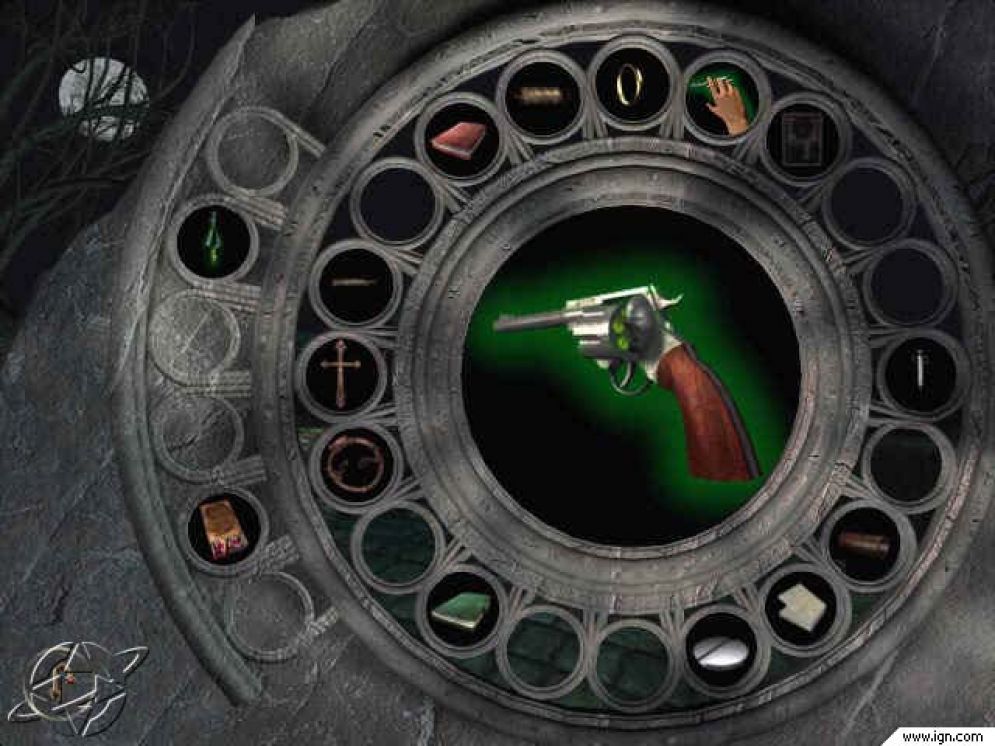Choose the green book slot
Screen dimensions: 995x746
[460, 608]
